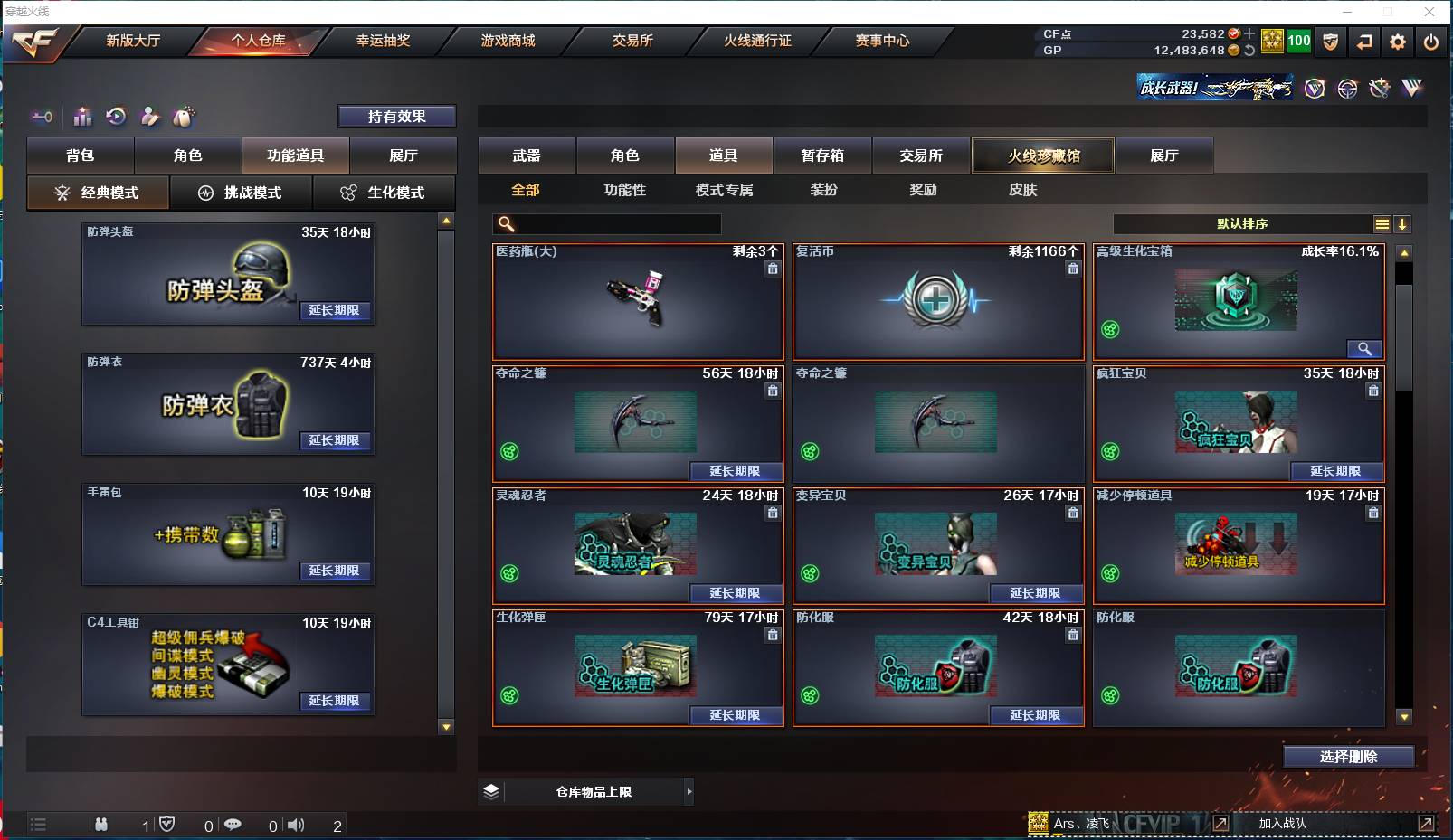Click the magnifier icon on the 高级生化宝箱 card
This screenshot has width=1453, height=840.
tap(1365, 348)
